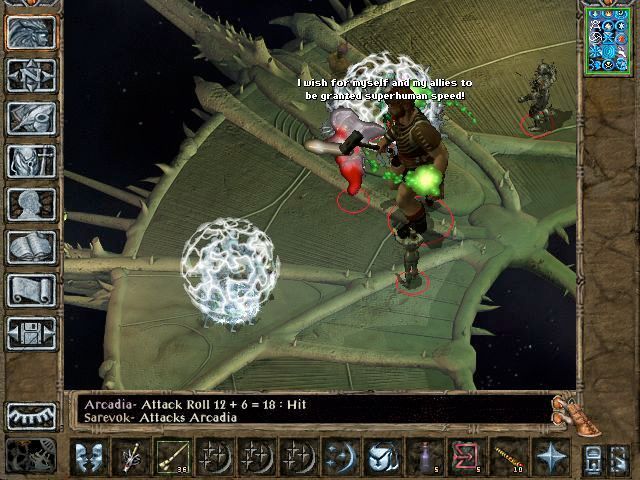Start dialogue using the twin masks icon

(x=90, y=457)
